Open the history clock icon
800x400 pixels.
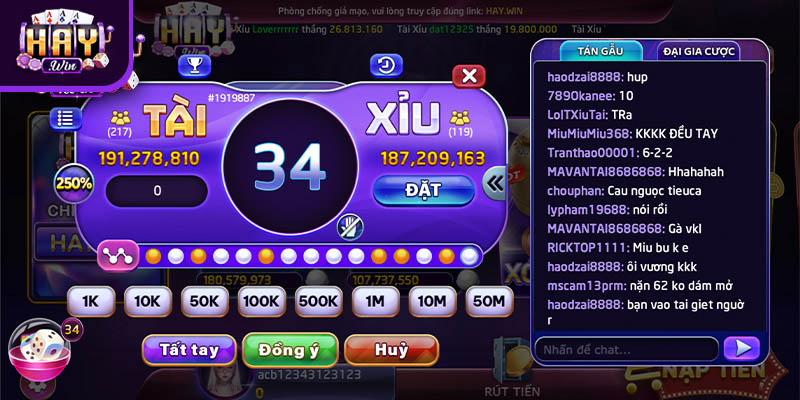click(x=385, y=66)
